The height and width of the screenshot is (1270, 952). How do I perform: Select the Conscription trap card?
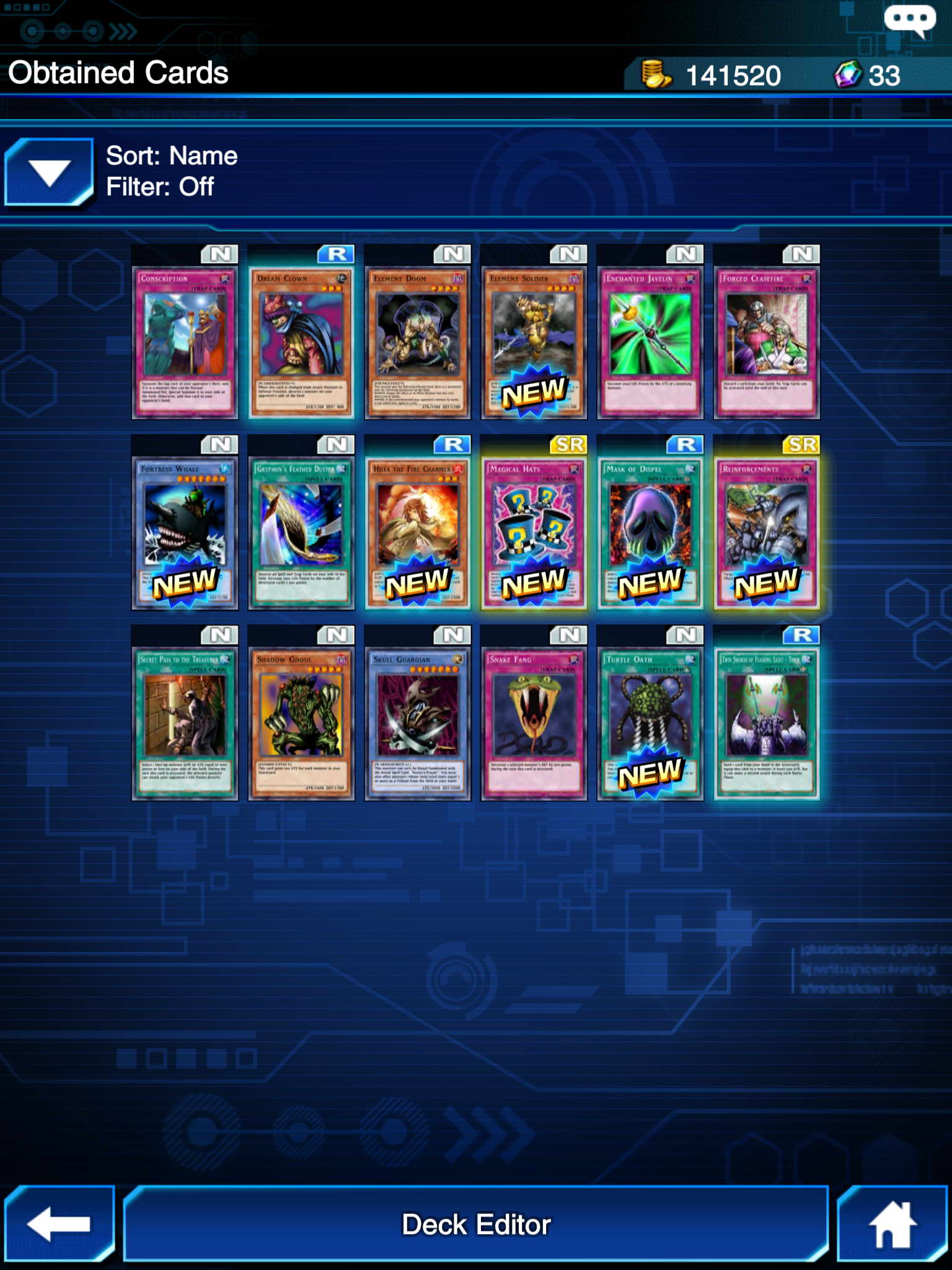tap(185, 342)
